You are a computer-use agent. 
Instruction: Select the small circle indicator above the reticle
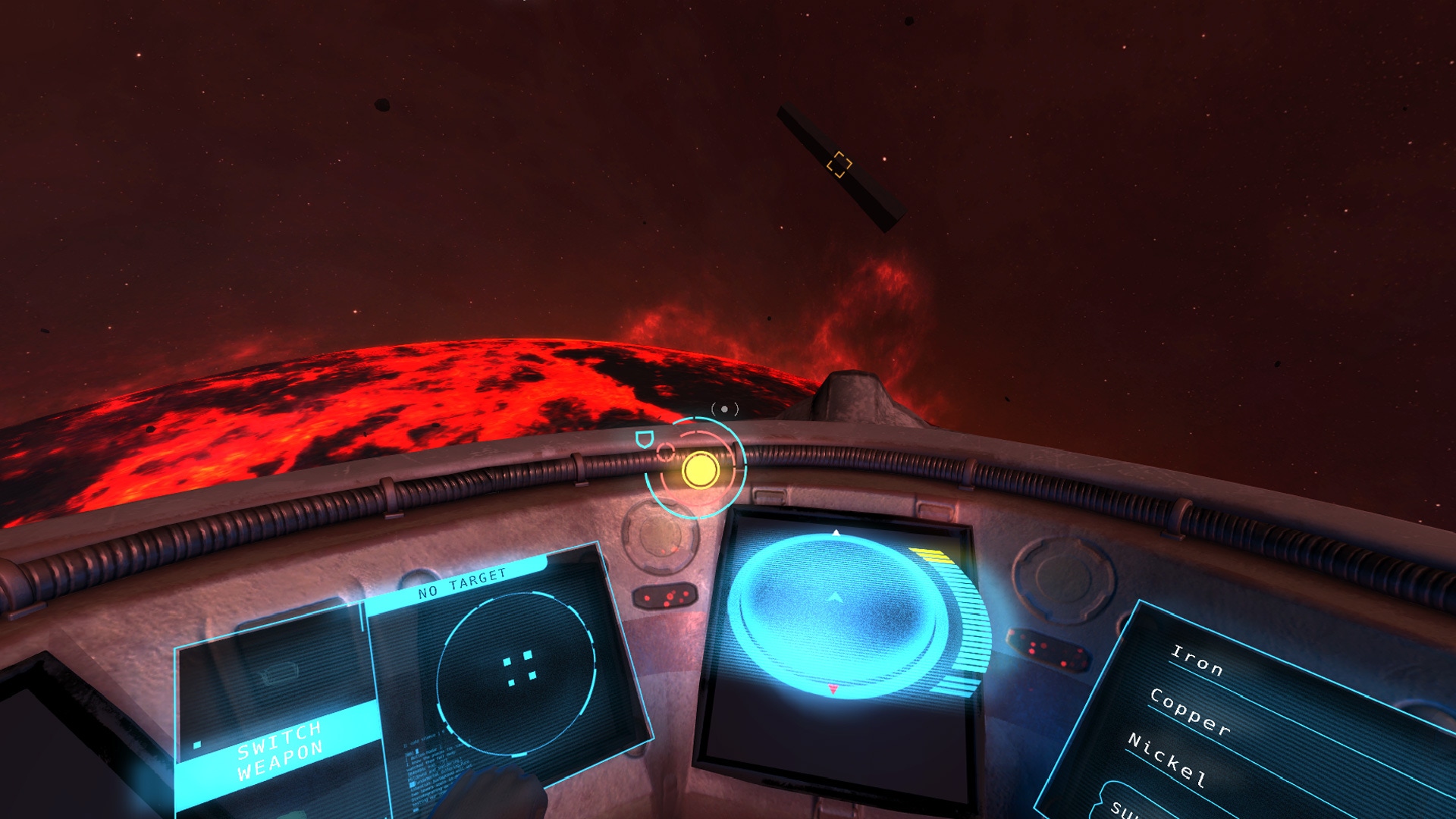click(723, 409)
